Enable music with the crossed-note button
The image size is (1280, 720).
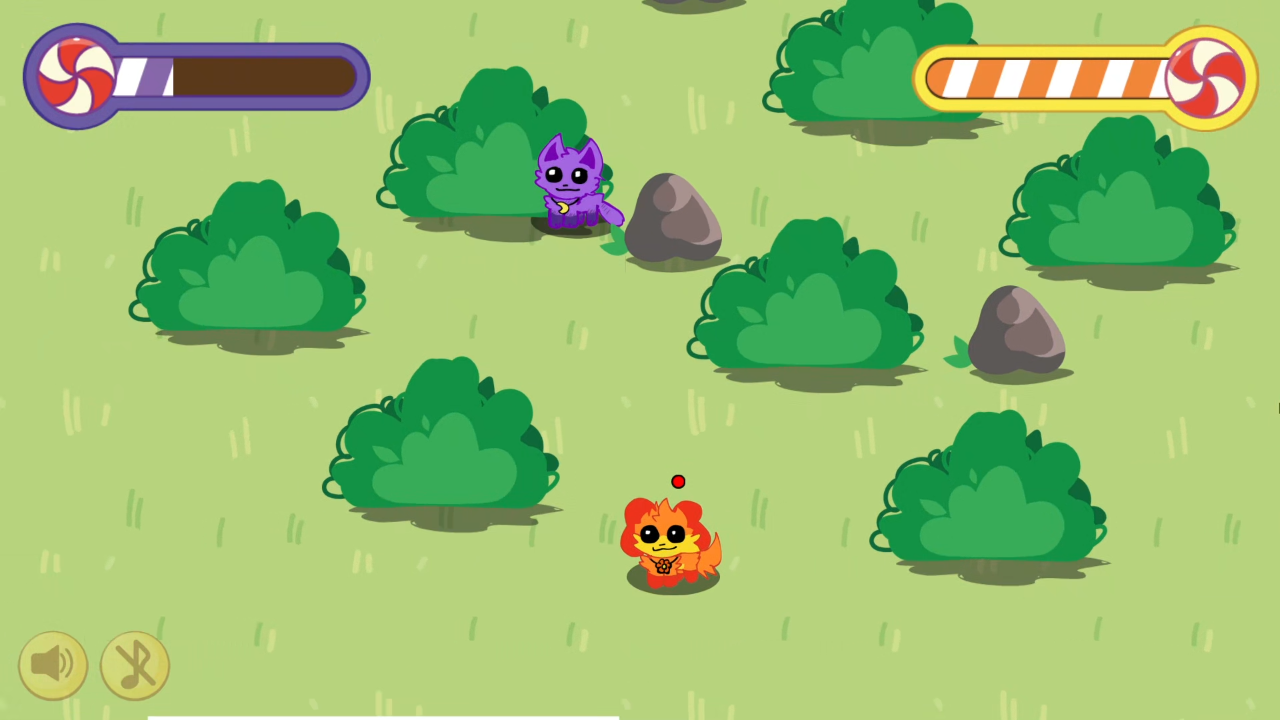tap(135, 663)
